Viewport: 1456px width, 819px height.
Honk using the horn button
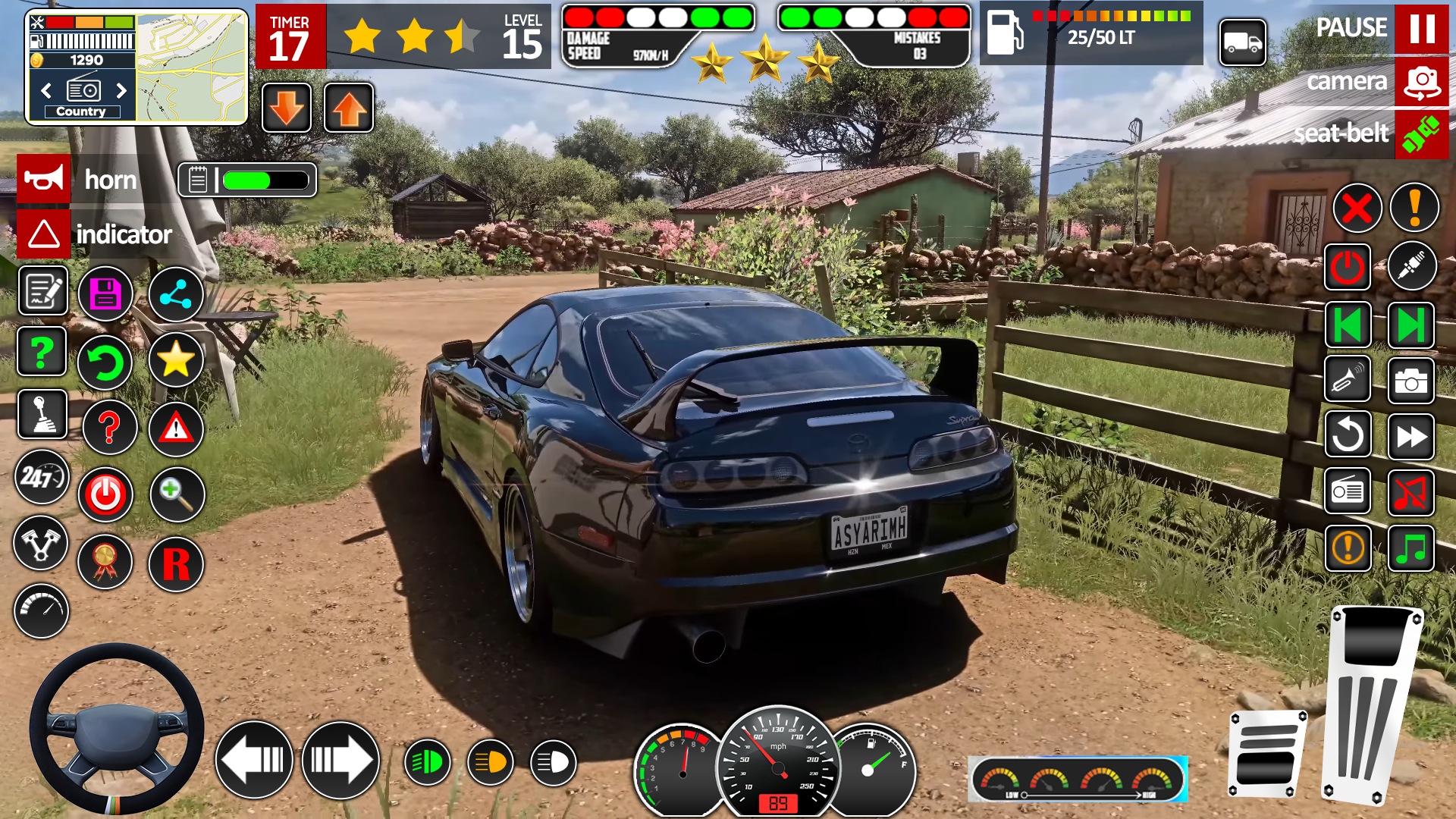43,179
